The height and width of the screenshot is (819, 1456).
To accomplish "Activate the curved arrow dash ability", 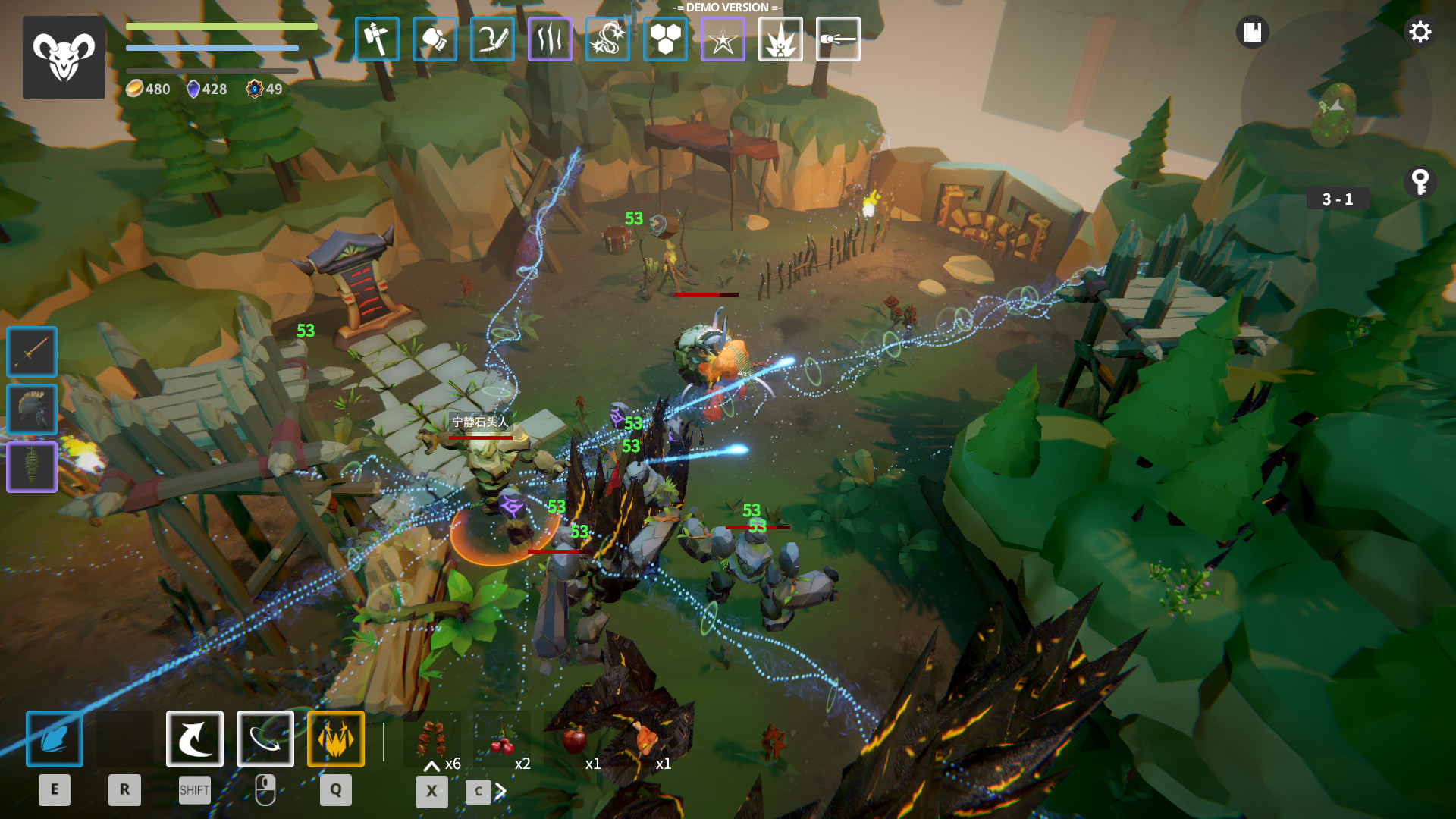I will pyautogui.click(x=195, y=739).
